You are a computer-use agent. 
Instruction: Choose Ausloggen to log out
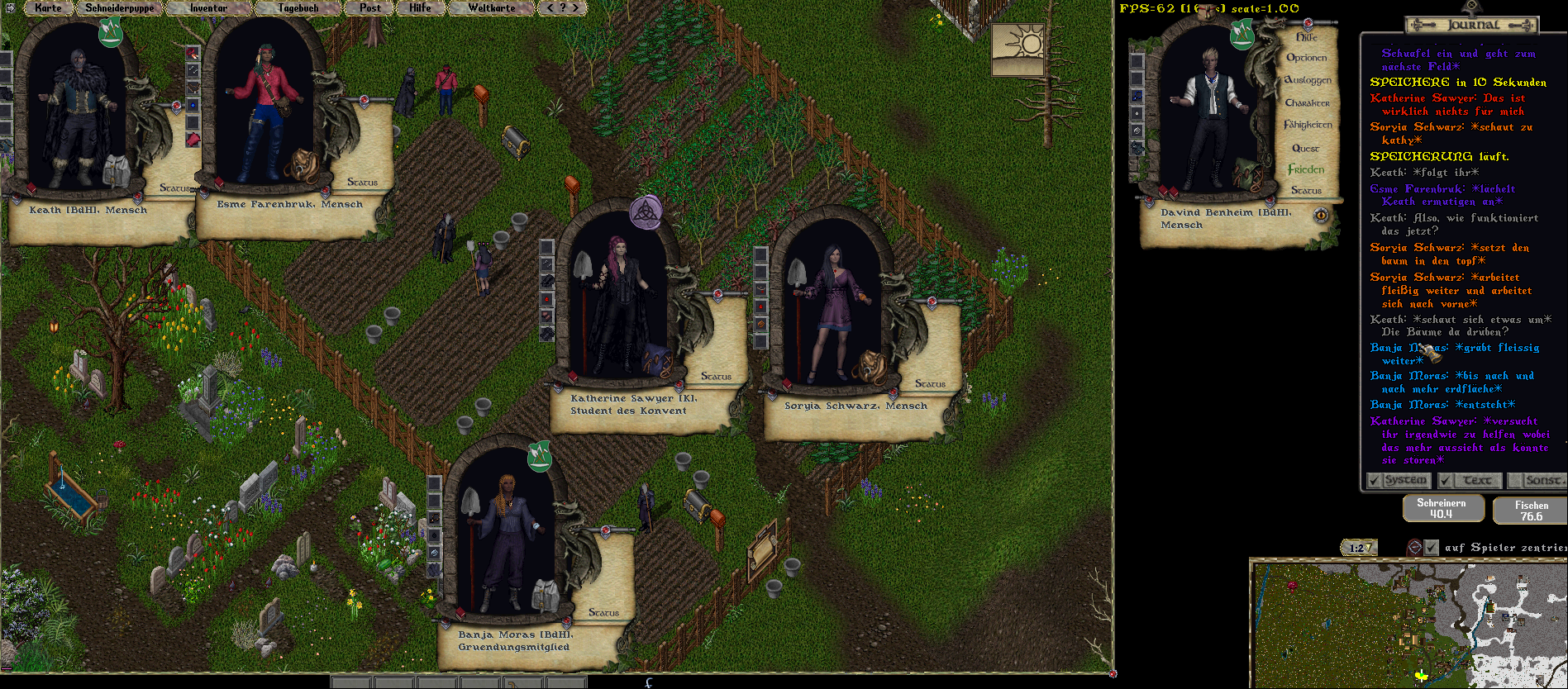tap(1308, 80)
